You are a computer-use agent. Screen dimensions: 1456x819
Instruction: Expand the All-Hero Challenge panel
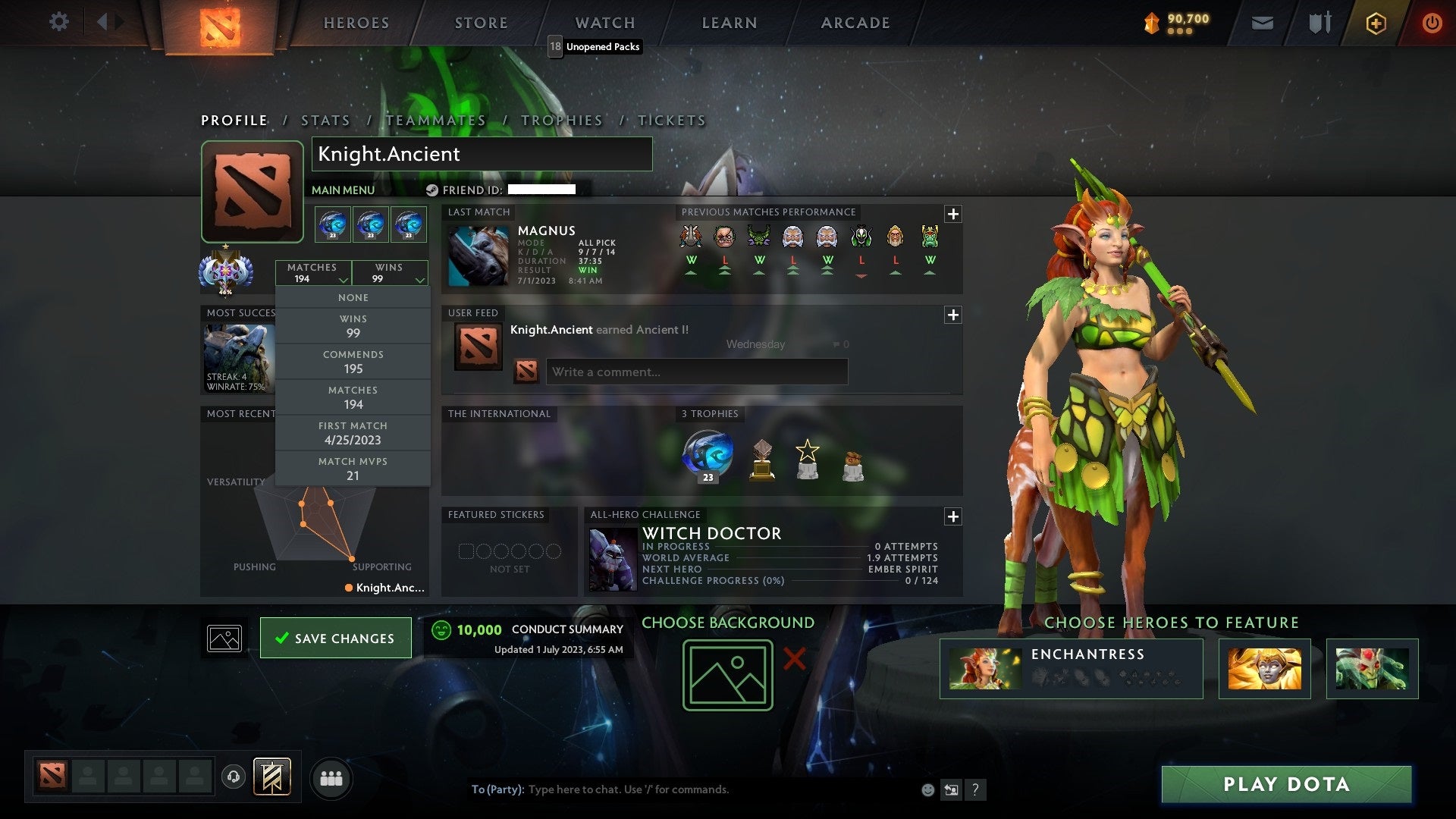(x=954, y=516)
